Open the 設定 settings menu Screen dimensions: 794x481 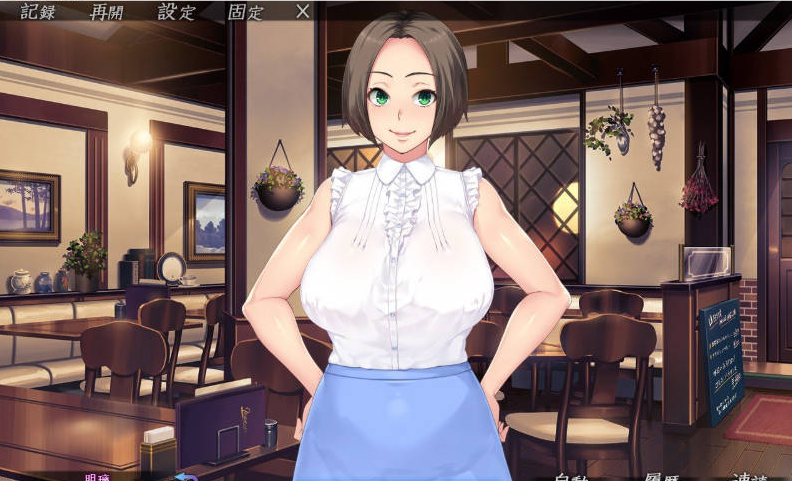(177, 12)
